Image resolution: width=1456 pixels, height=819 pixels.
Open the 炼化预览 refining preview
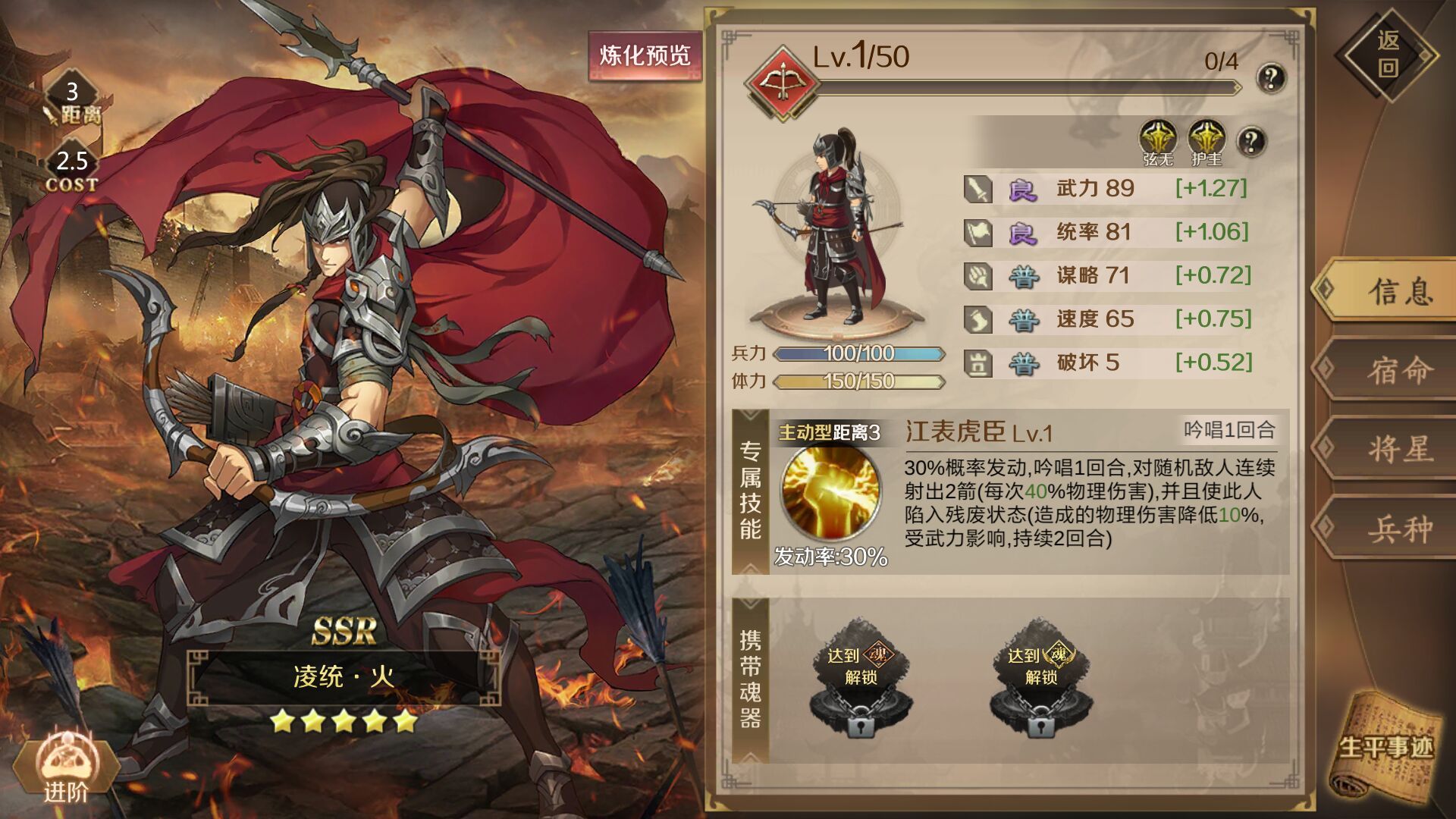pos(645,55)
